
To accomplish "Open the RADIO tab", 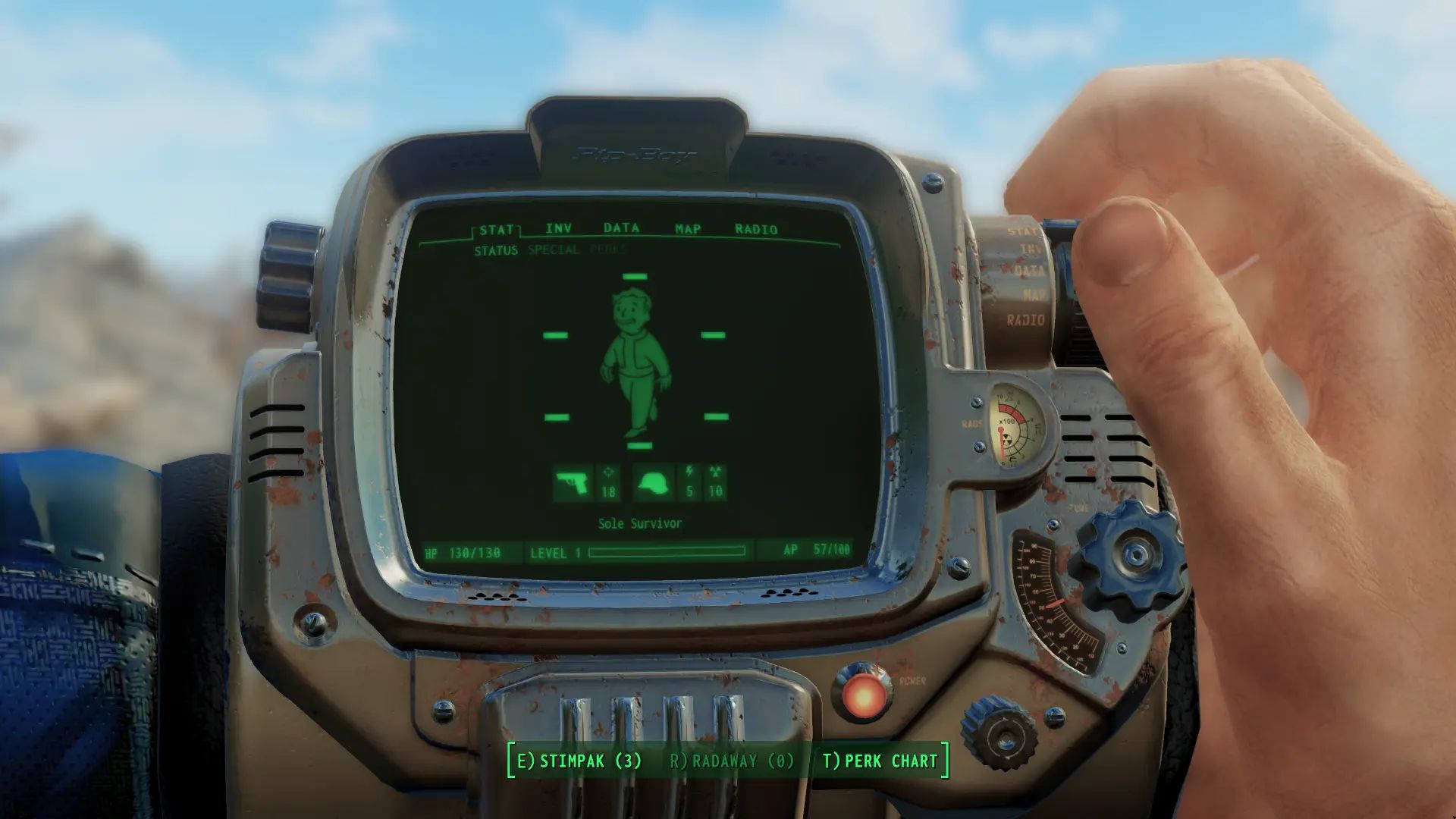I will (x=756, y=228).
